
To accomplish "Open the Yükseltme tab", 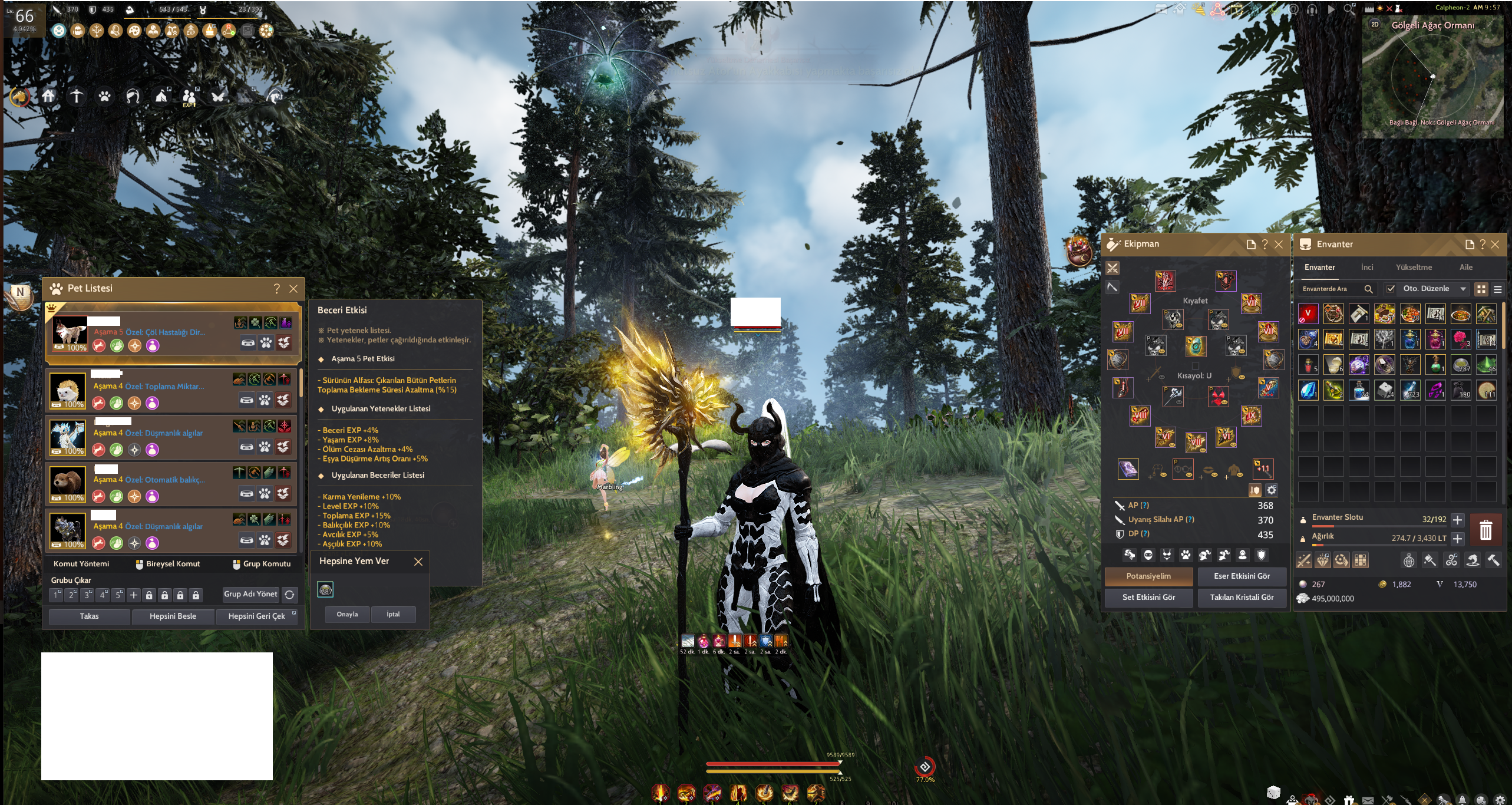I will pyautogui.click(x=1414, y=268).
